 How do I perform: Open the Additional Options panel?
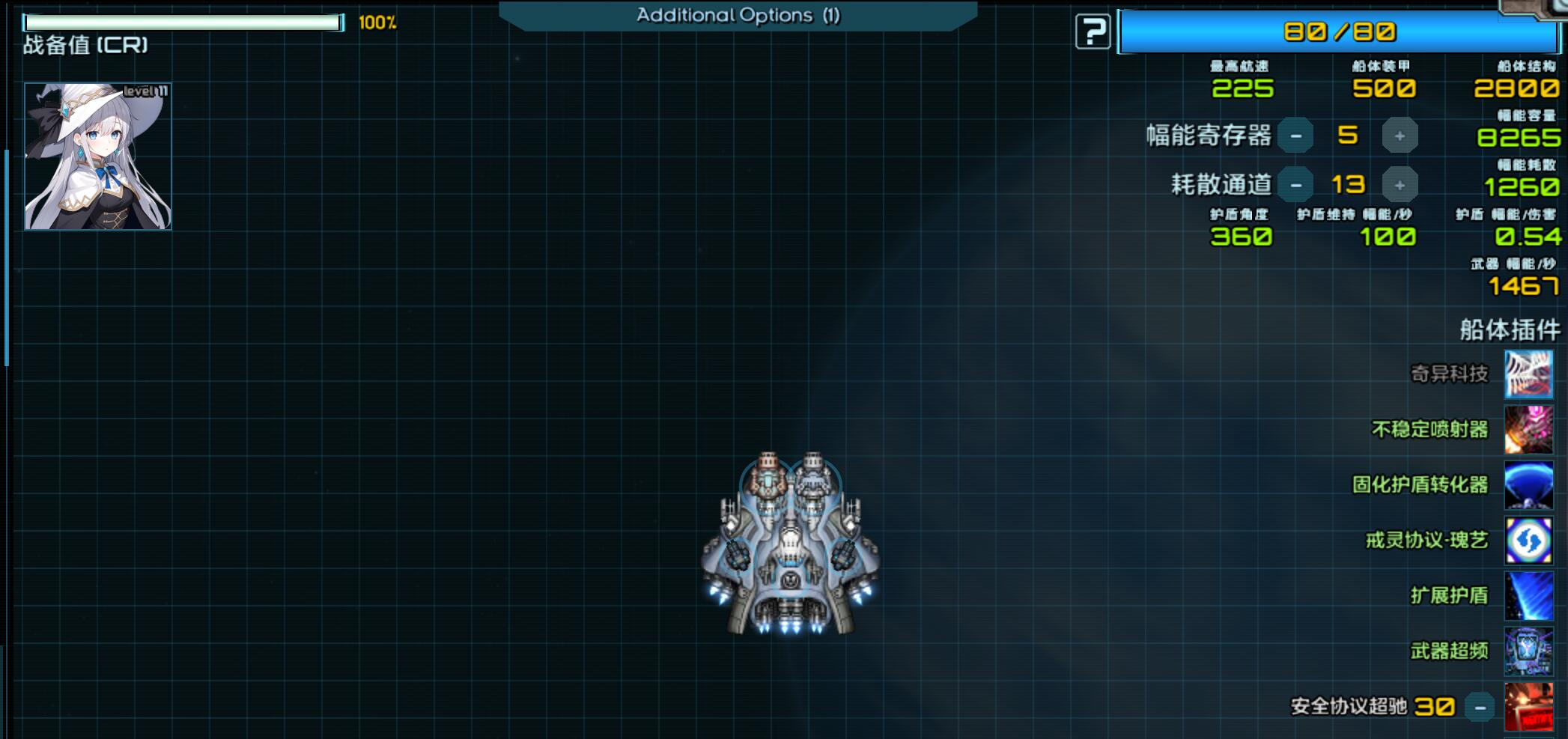pos(738,16)
